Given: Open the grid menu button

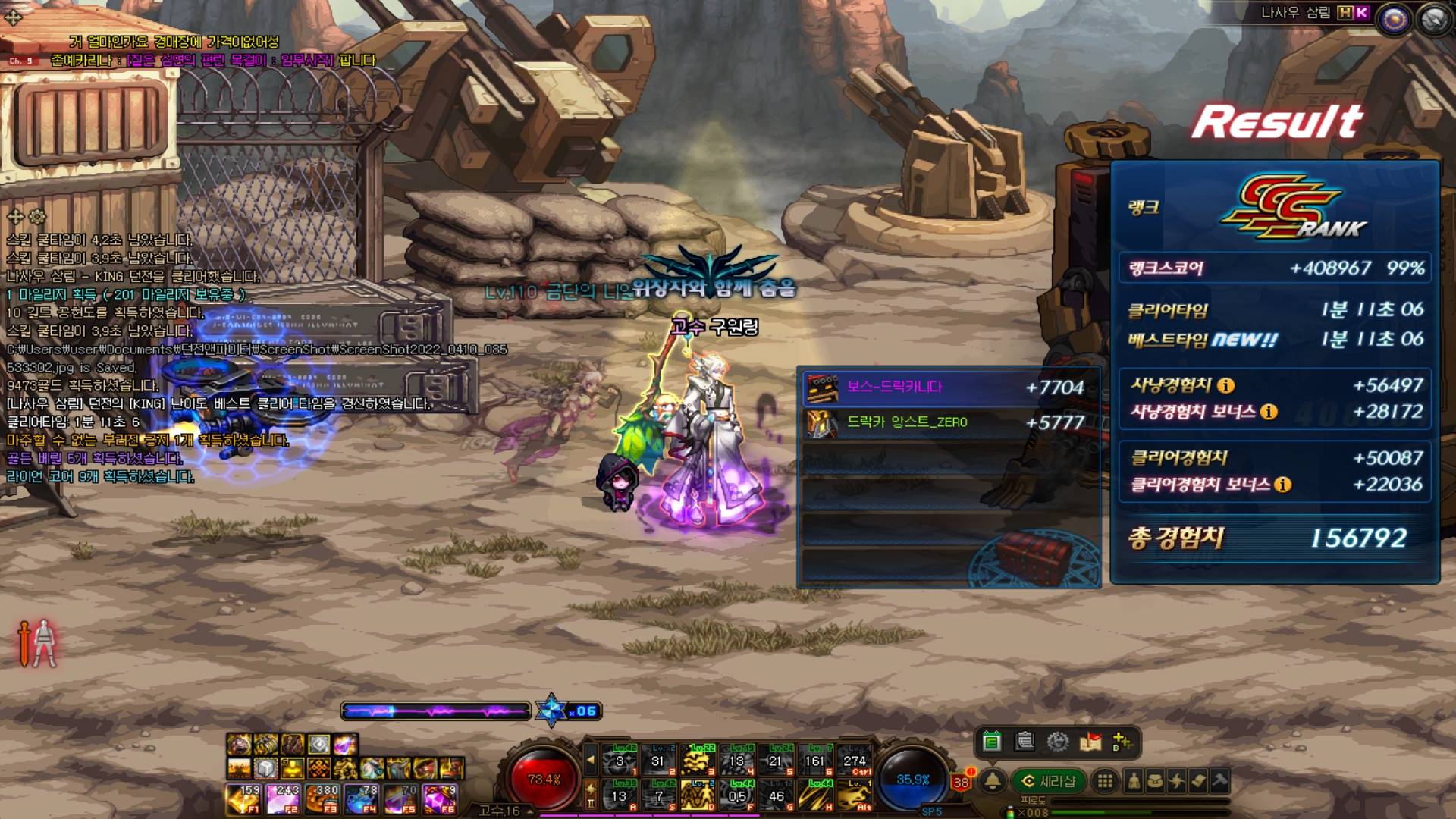Looking at the screenshot, I should (x=1106, y=781).
